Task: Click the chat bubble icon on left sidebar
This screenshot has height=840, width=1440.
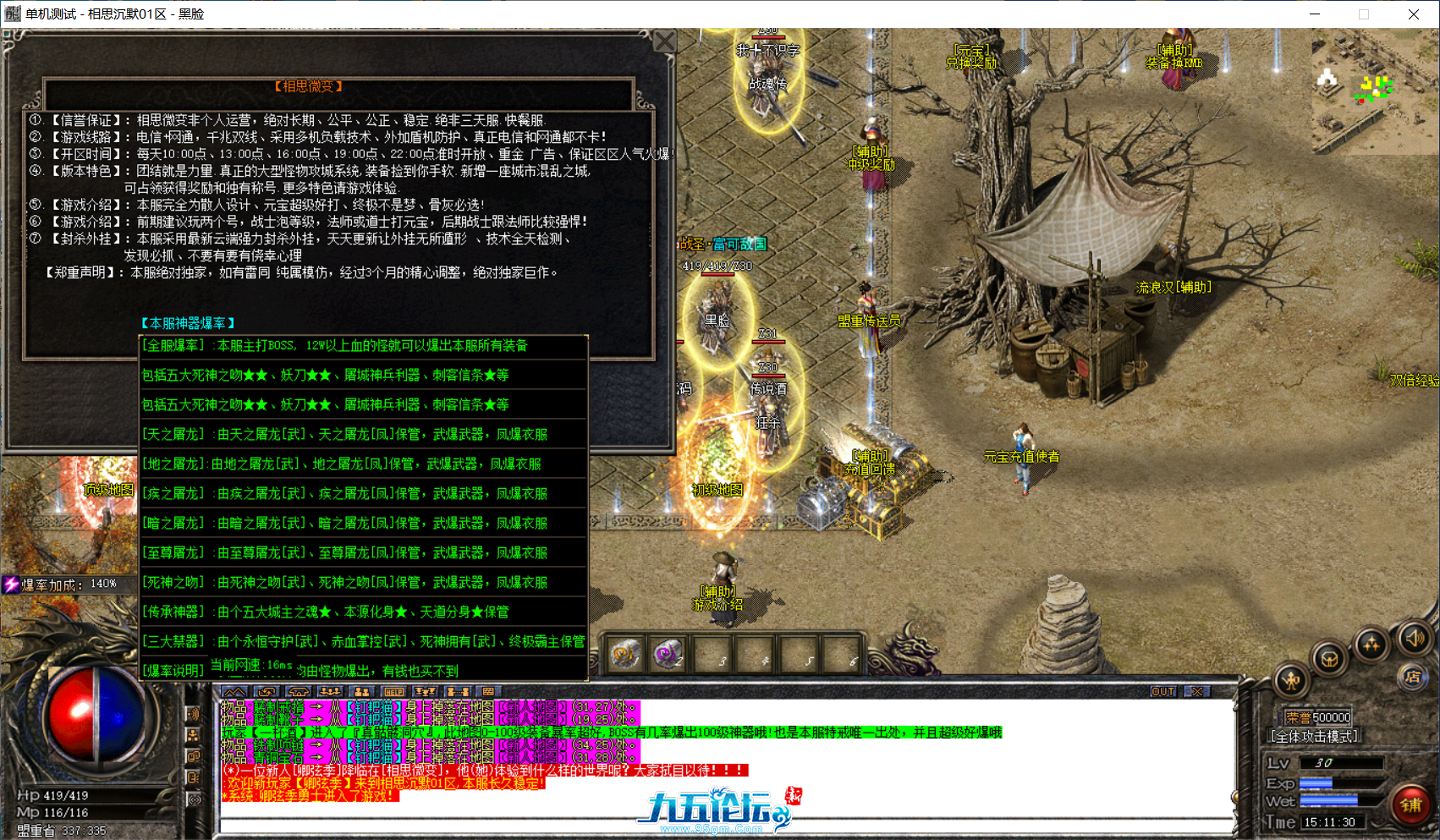Action: click(193, 756)
